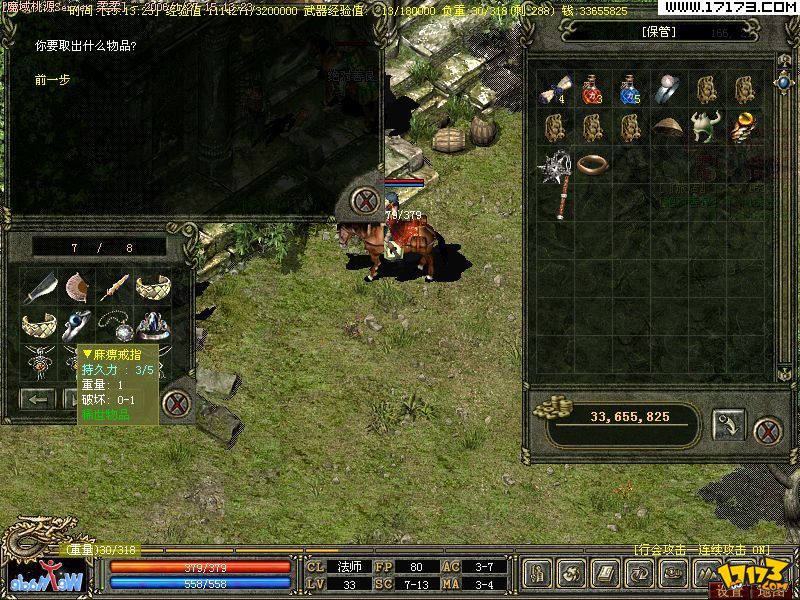Viewport: 800px width, 600px height.
Task: Select the spiked mace weapon
Action: pos(556,181)
